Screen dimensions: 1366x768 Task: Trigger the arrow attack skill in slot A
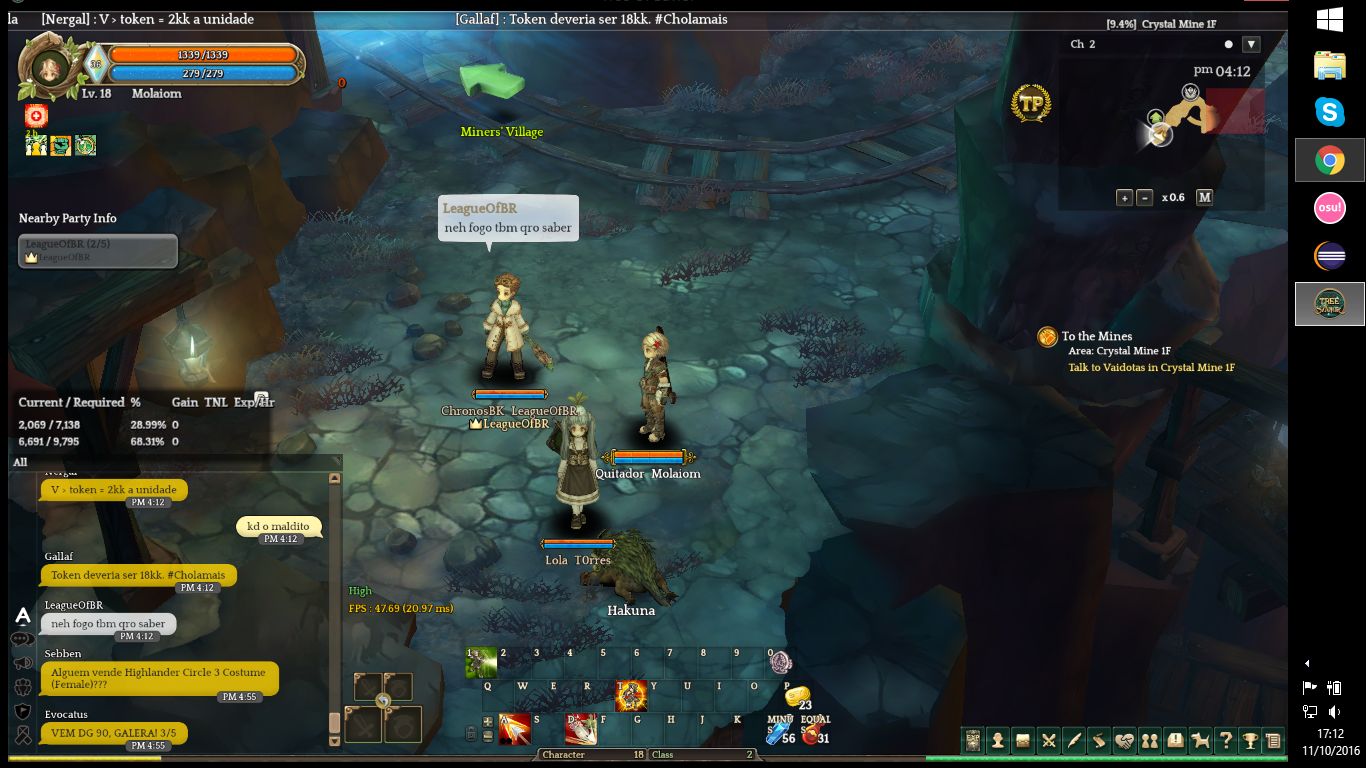pos(514,729)
